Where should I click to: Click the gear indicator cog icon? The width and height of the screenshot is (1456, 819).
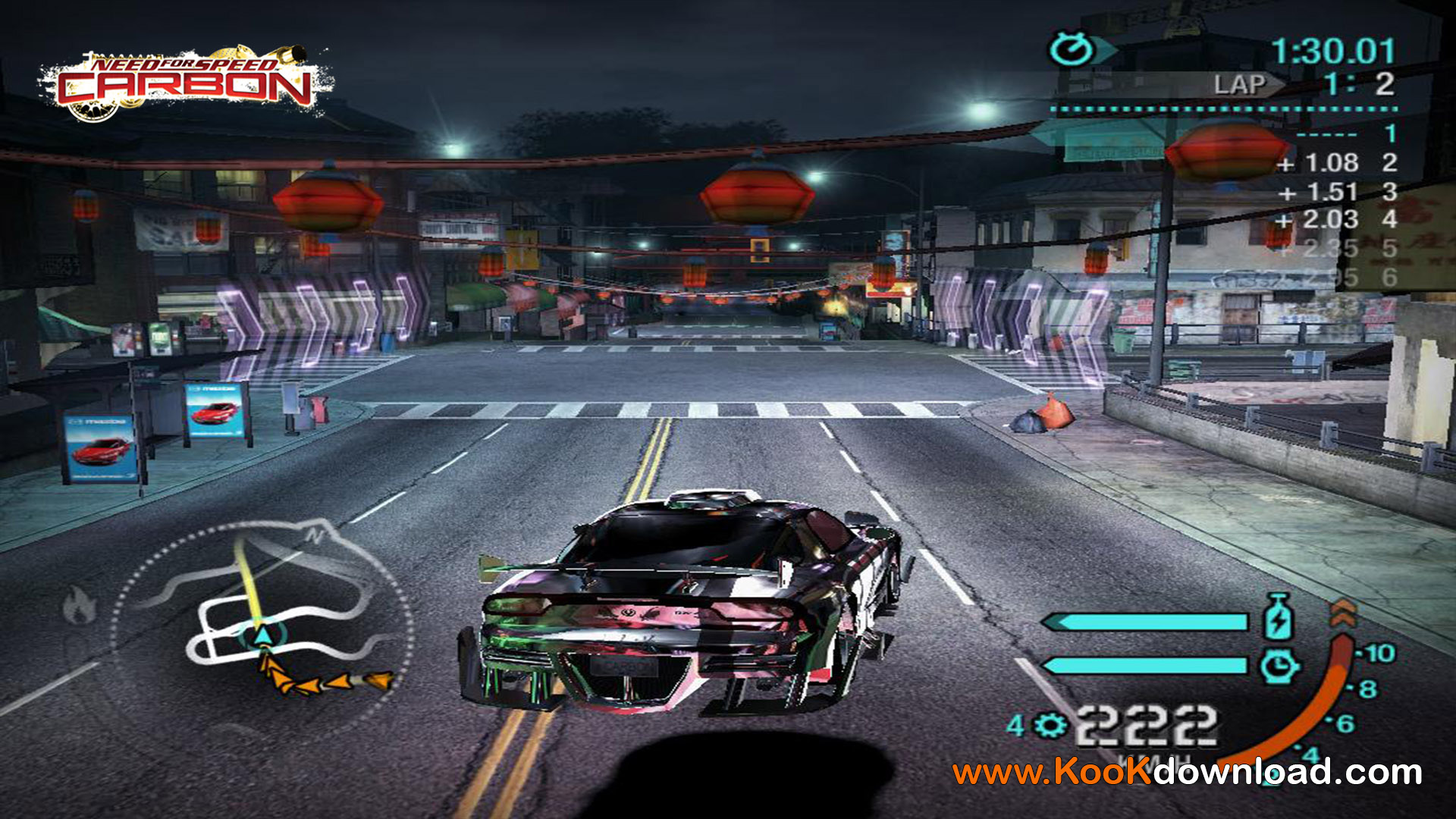[1050, 726]
